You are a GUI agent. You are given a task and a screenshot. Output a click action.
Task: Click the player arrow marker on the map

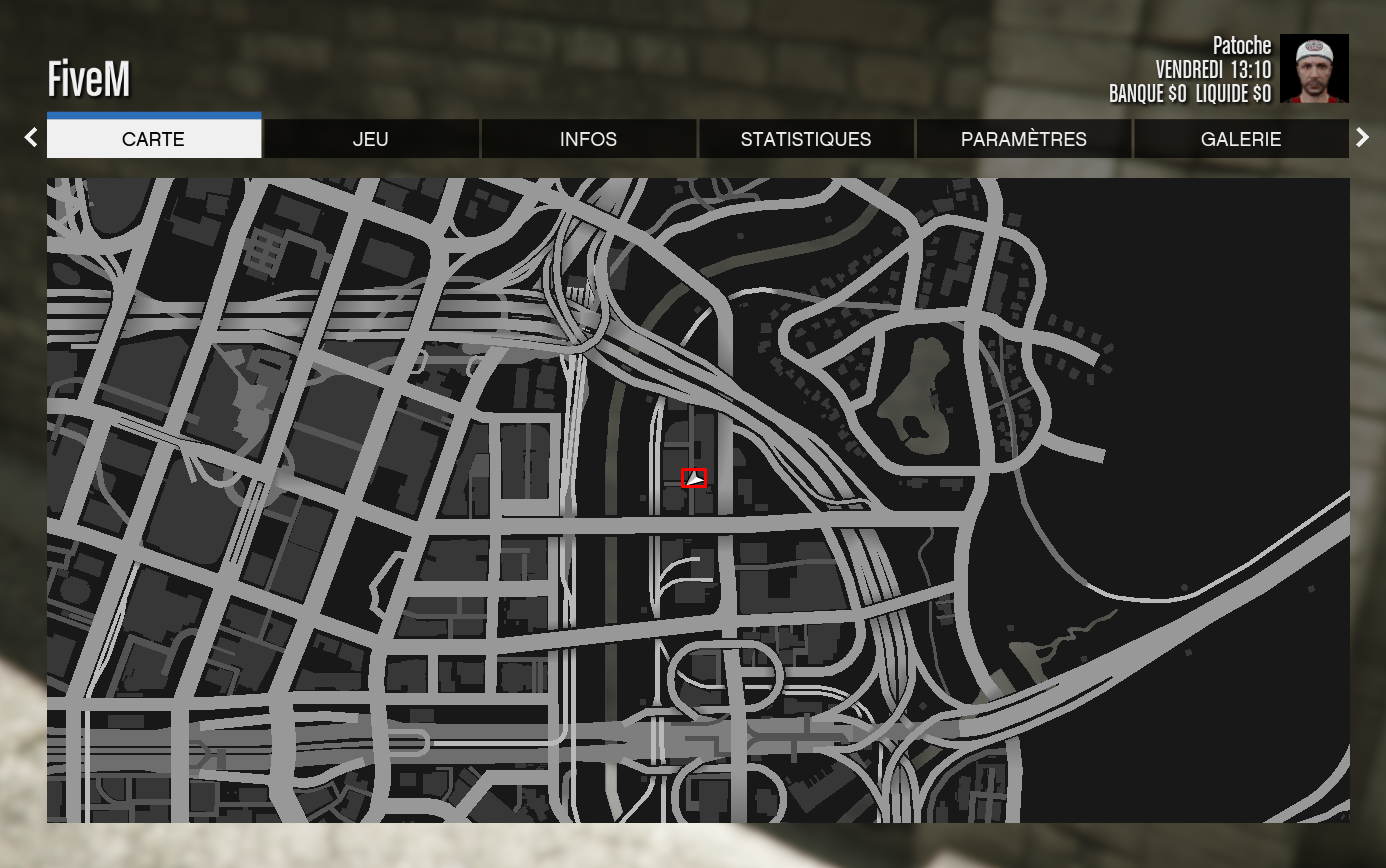tap(694, 479)
